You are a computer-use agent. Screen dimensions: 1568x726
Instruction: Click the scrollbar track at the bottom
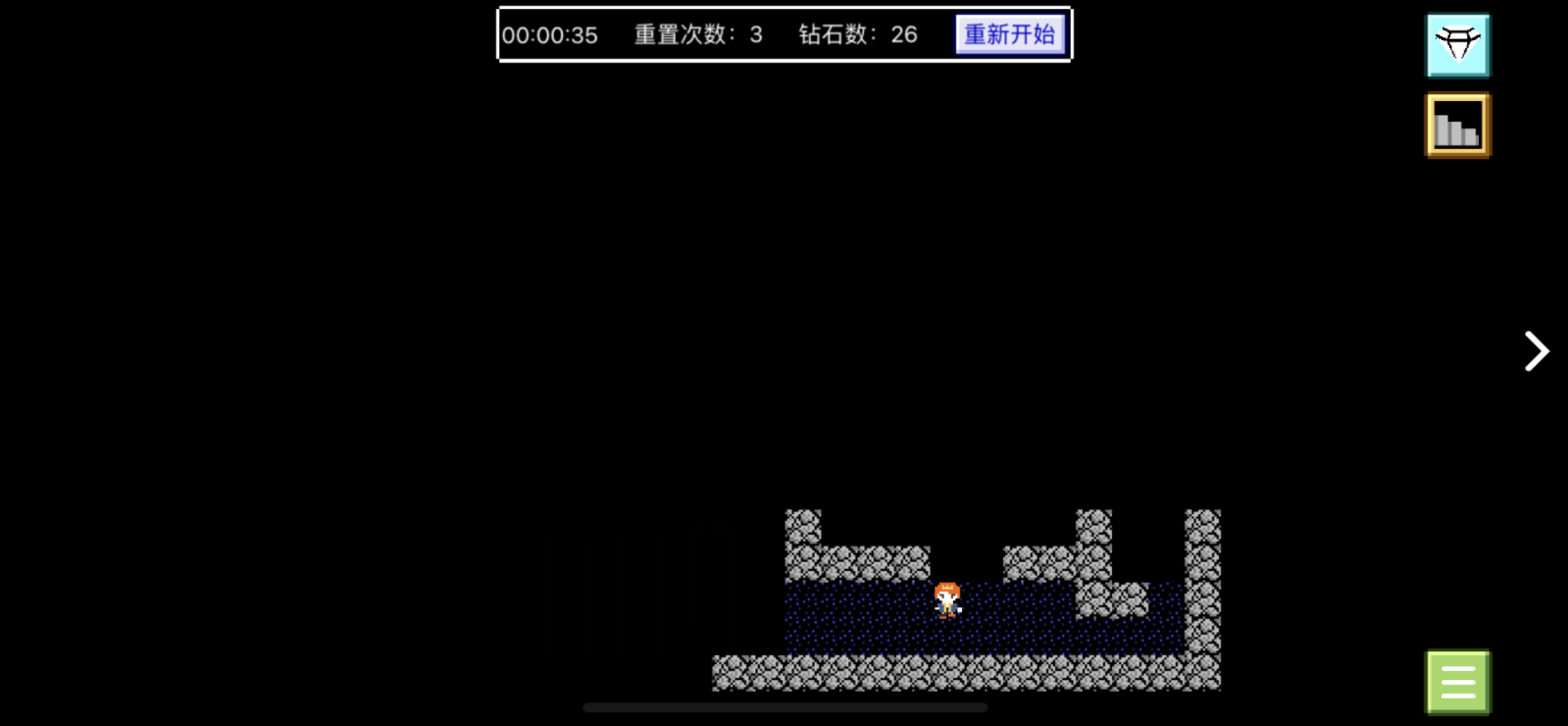point(784,706)
